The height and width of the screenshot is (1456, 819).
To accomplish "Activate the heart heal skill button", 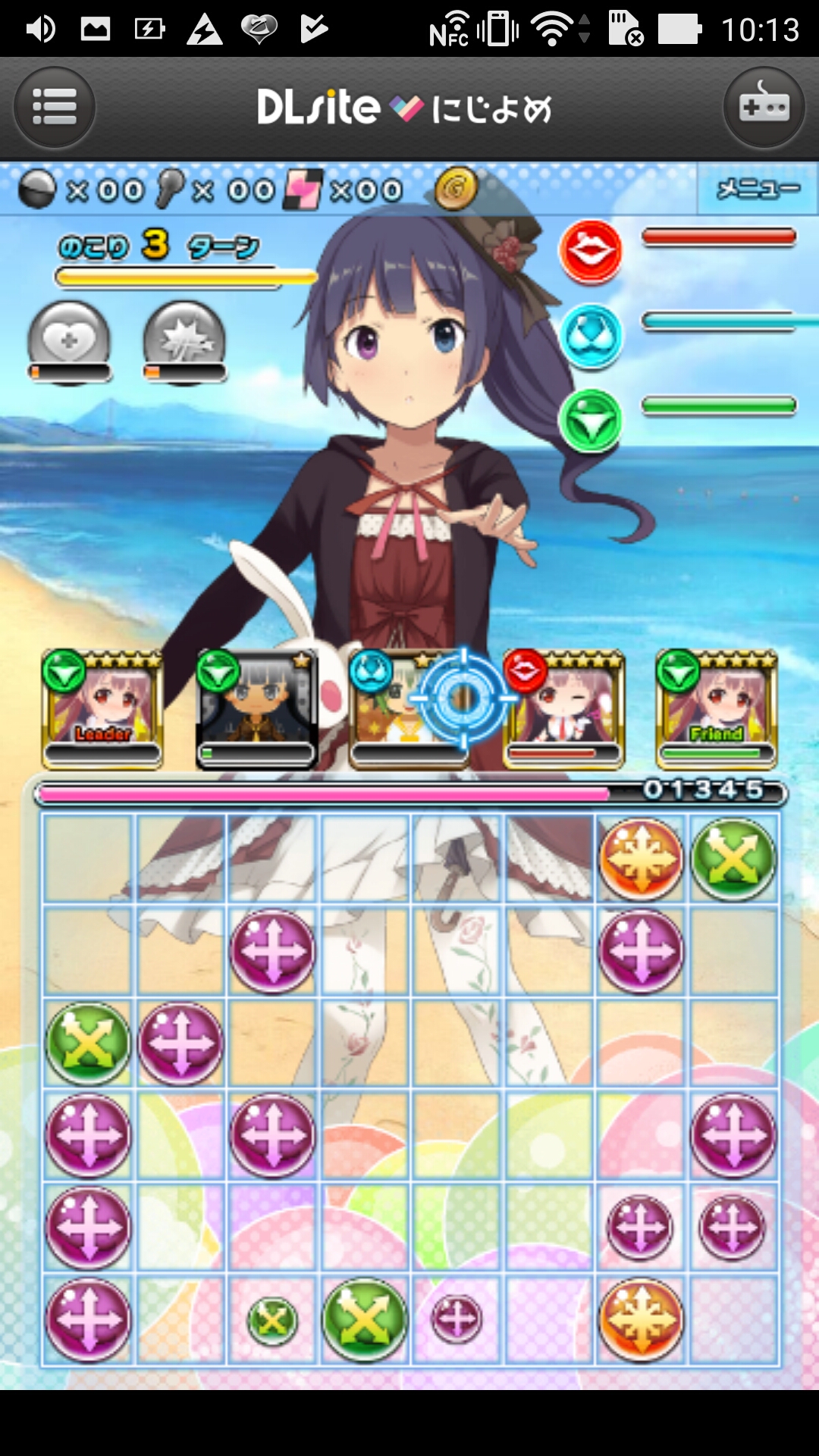I will click(x=69, y=341).
